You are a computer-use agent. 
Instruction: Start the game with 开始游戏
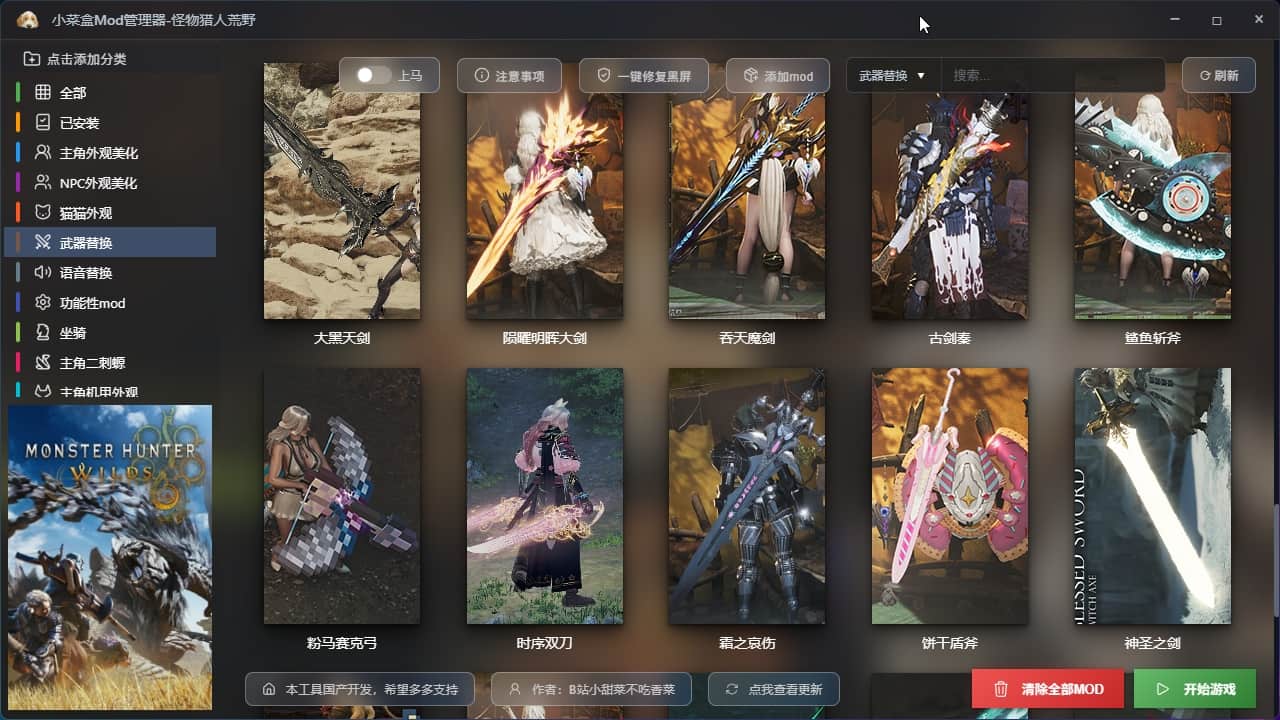(1194, 689)
